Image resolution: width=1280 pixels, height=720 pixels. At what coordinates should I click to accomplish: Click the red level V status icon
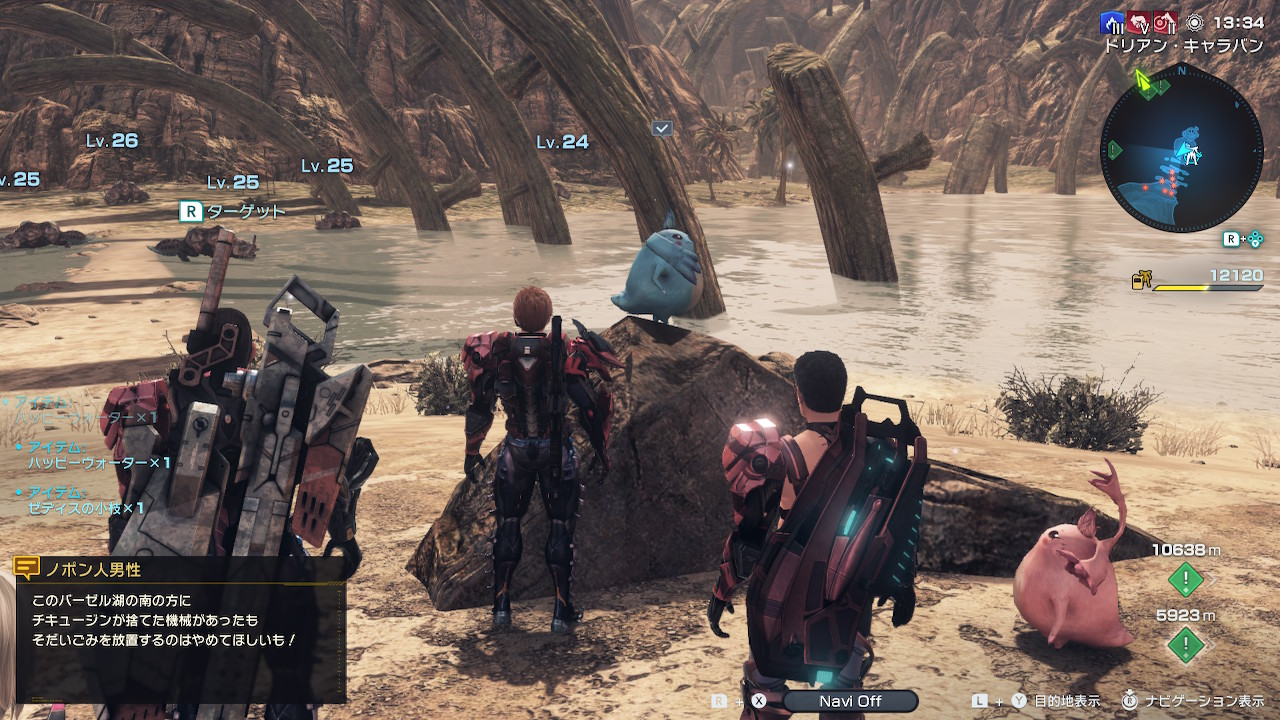point(1139,22)
